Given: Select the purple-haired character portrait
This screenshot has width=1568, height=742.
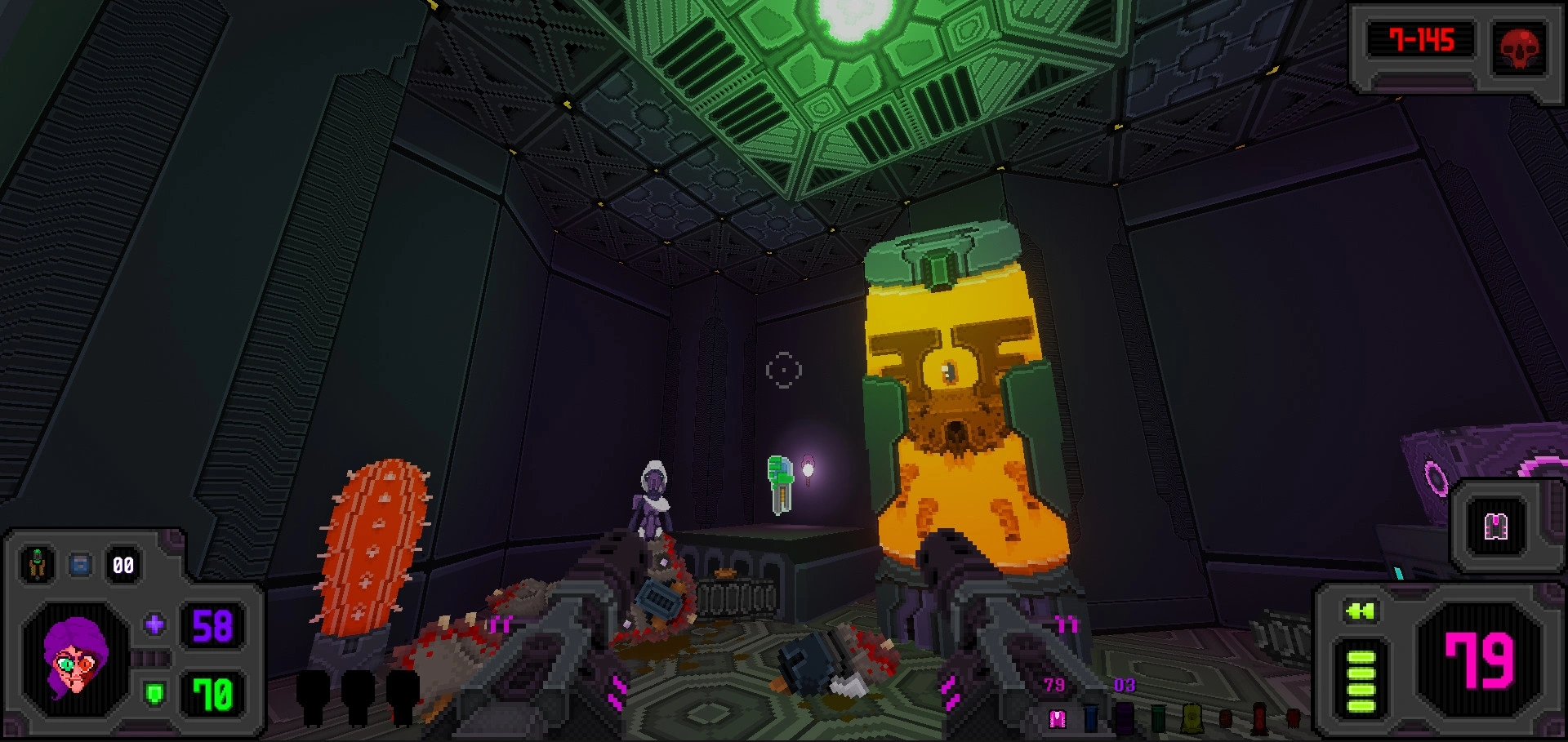Looking at the screenshot, I should [75, 659].
